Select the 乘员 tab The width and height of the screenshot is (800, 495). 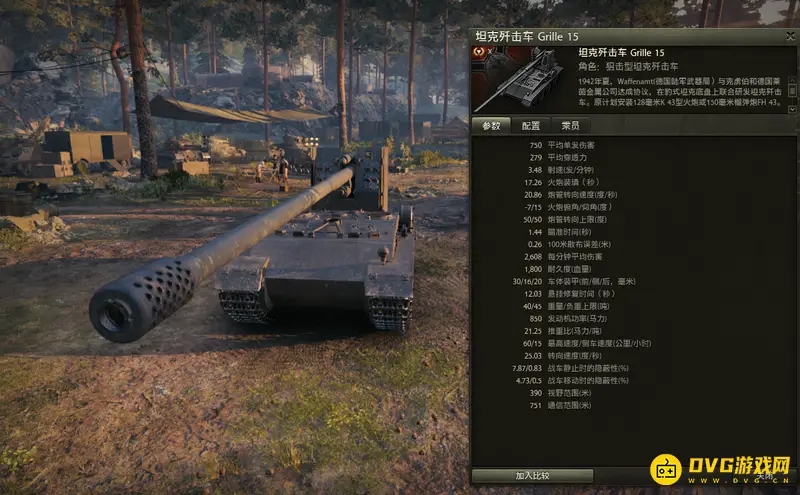point(570,126)
